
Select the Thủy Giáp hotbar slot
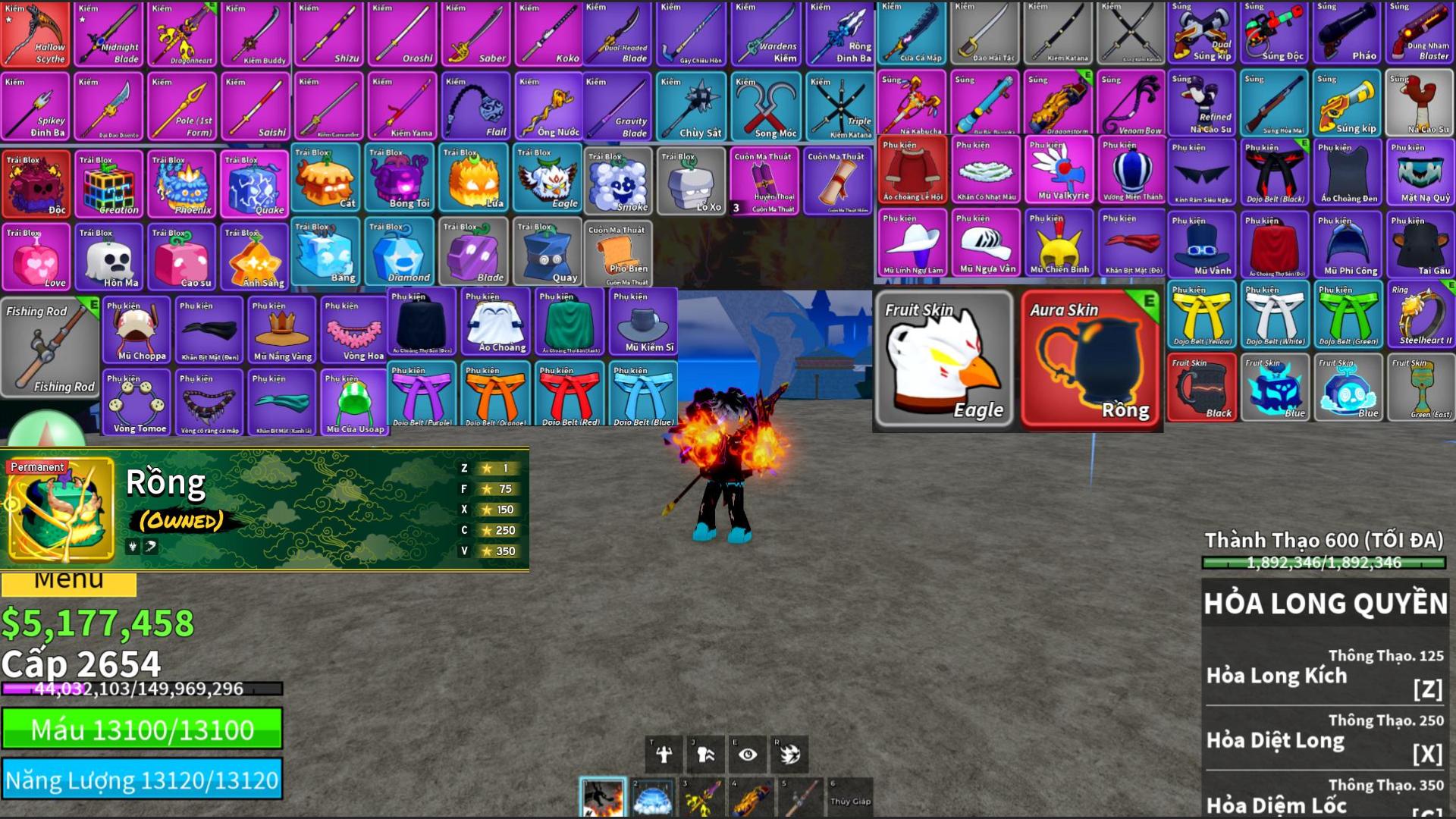(850, 798)
